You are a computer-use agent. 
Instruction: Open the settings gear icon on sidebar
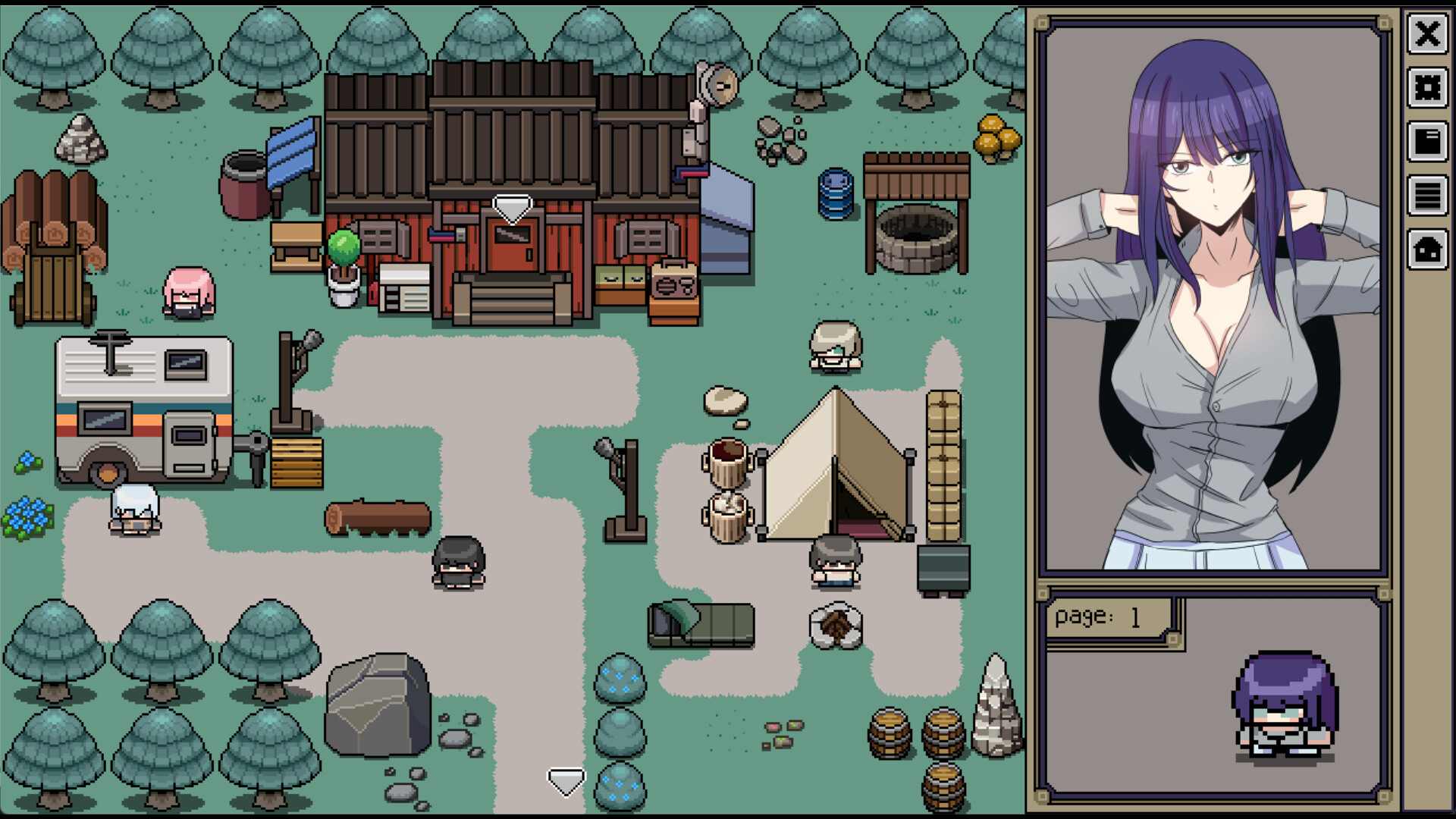point(1429,88)
